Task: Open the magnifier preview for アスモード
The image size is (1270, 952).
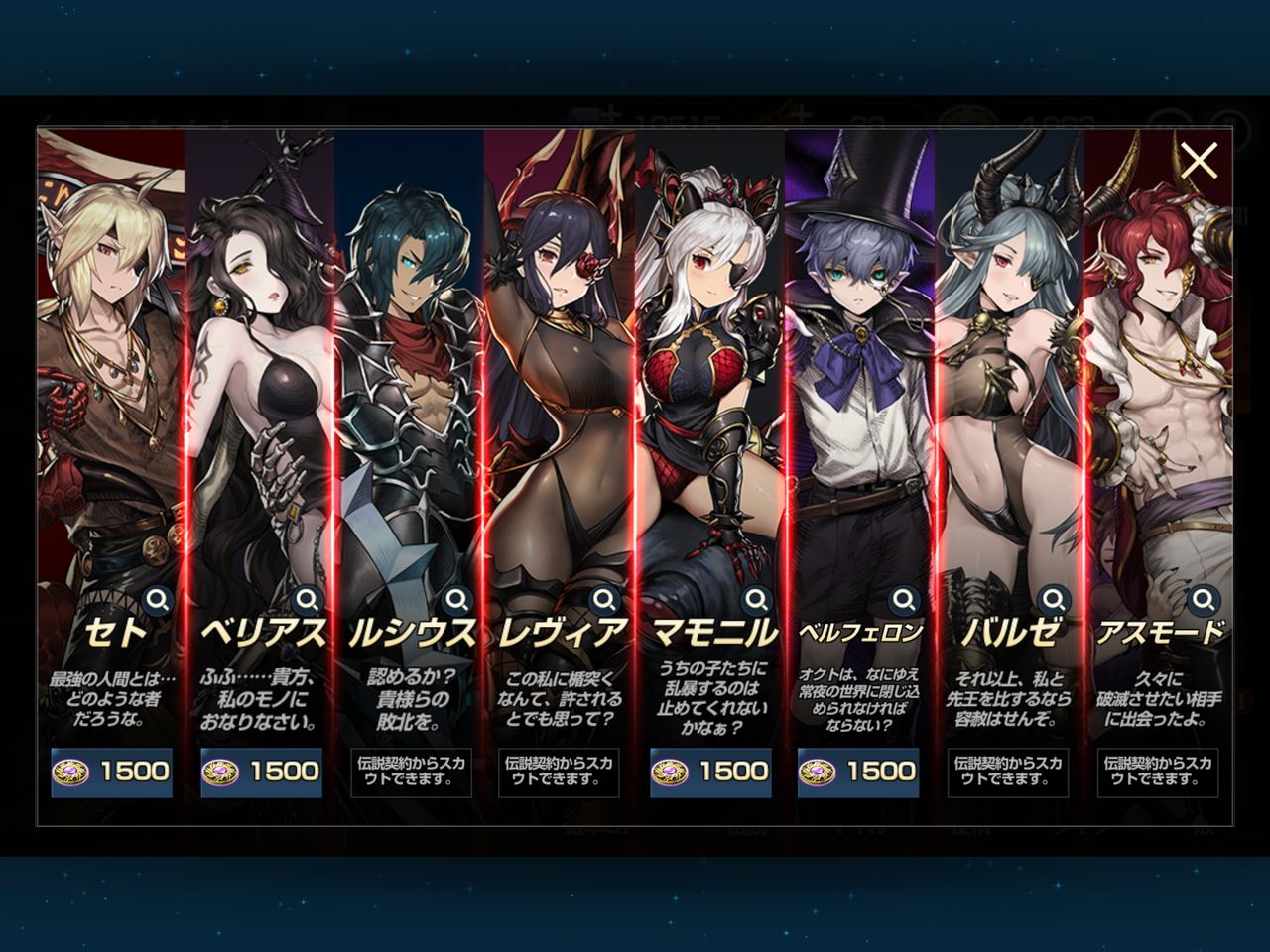Action: (1203, 599)
